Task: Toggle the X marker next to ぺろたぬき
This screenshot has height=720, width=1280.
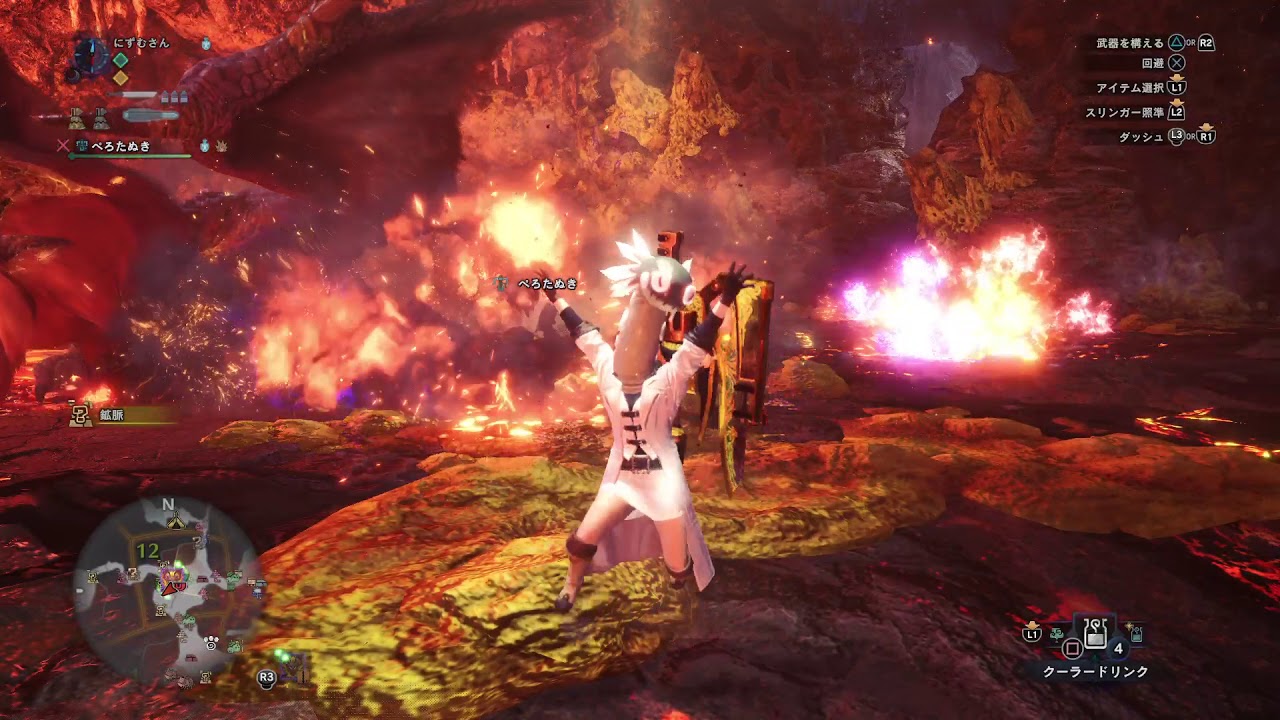Action: [63, 145]
